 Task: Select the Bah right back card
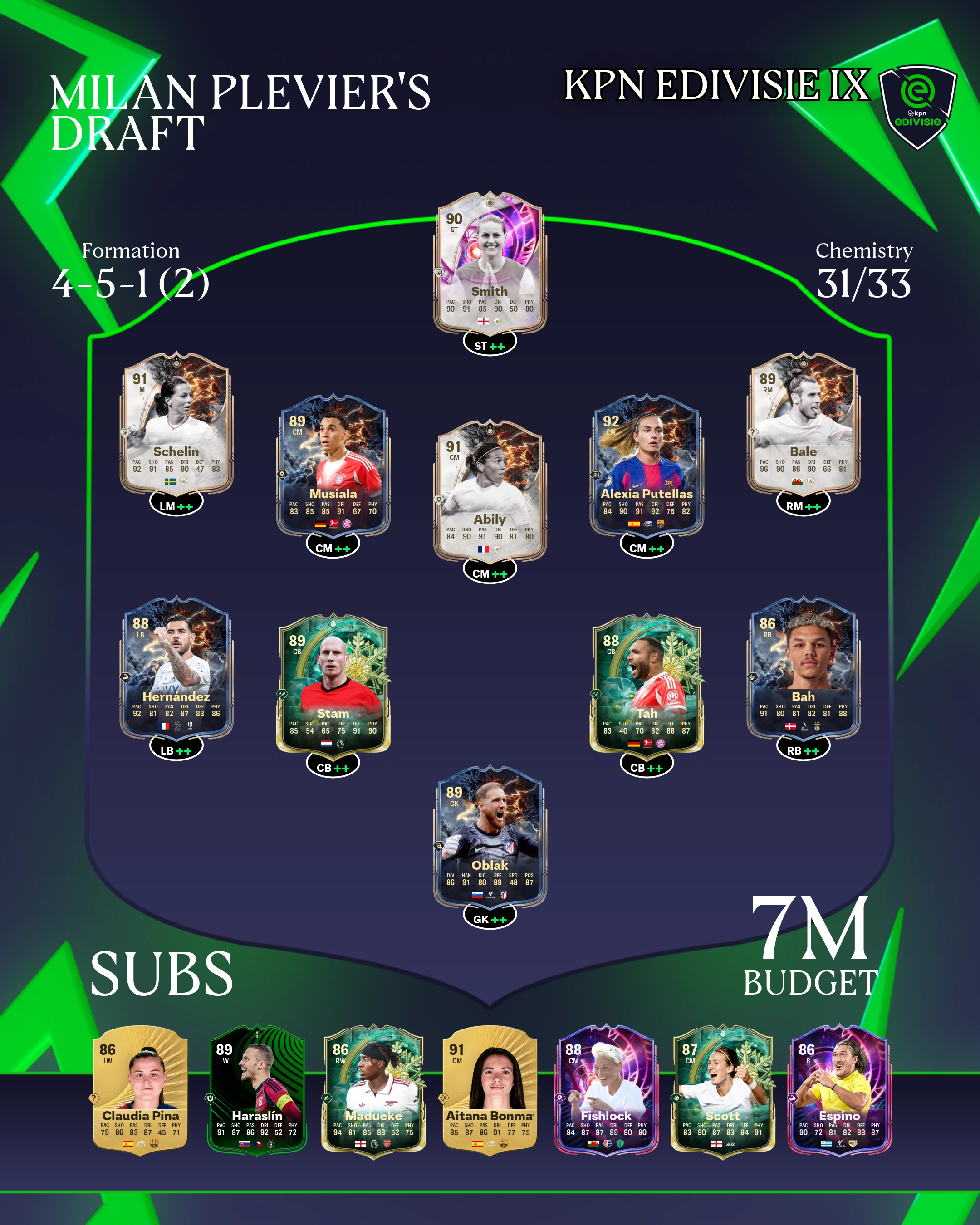point(803,668)
